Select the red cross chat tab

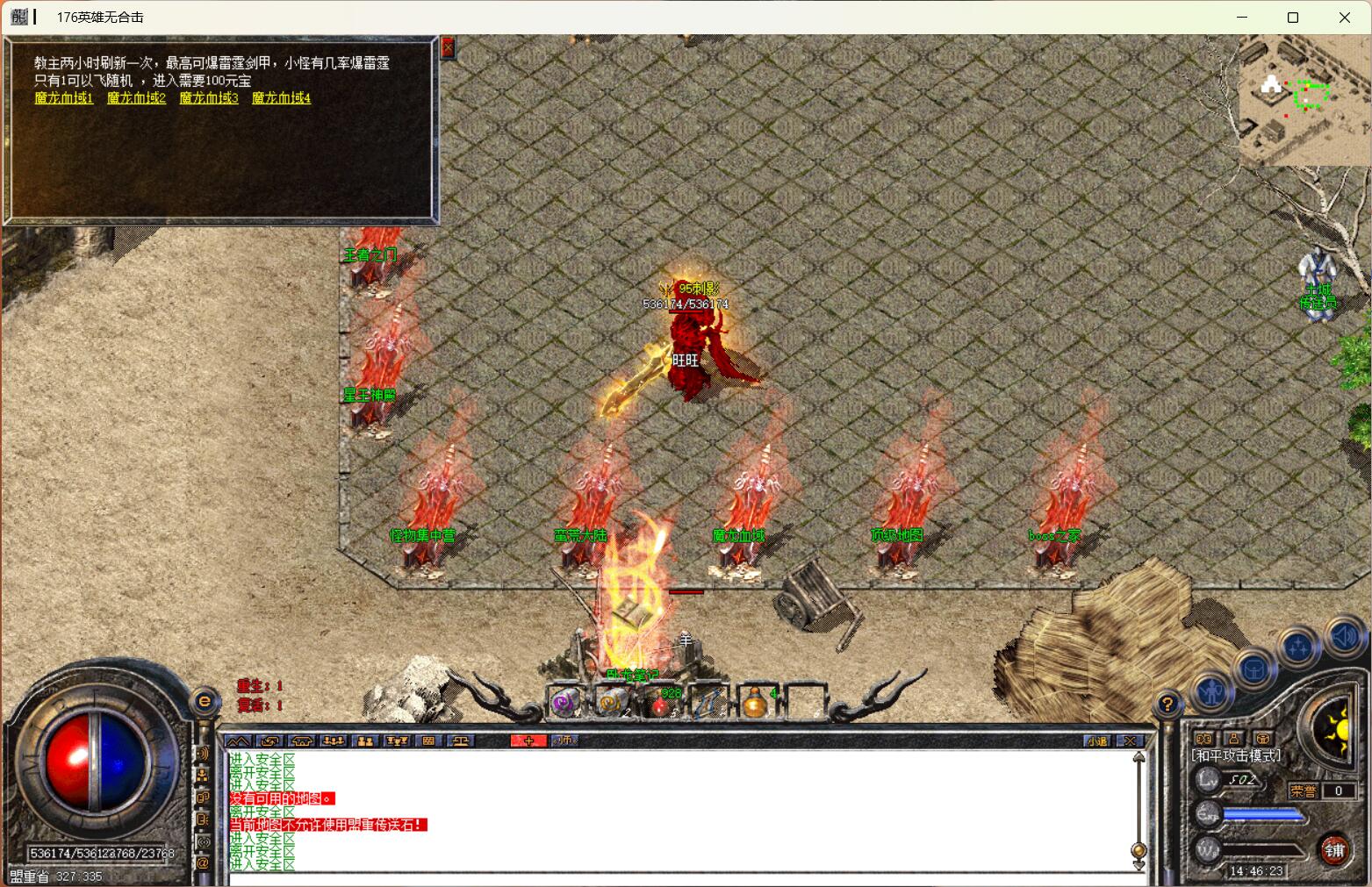point(528,741)
